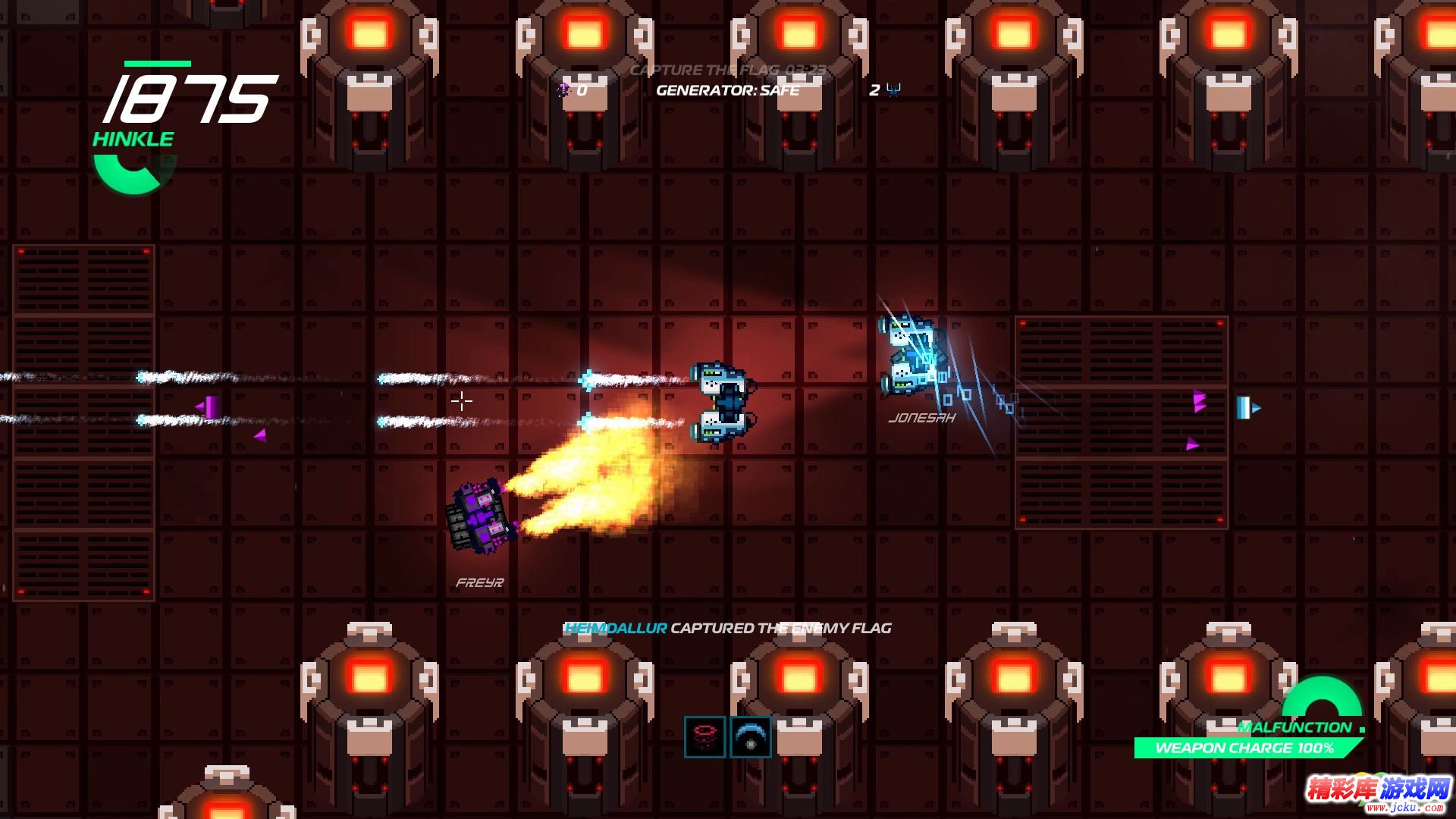The height and width of the screenshot is (819, 1456).
Task: Activate the red coil ability slot
Action: [704, 736]
